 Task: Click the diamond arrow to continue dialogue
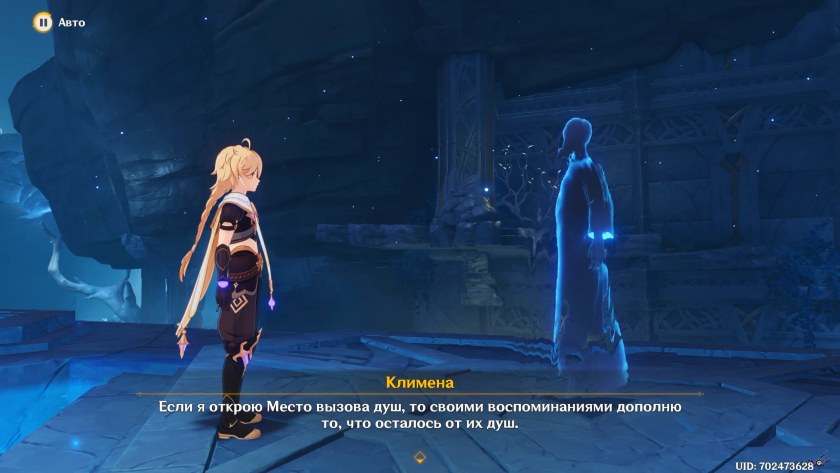point(420,456)
